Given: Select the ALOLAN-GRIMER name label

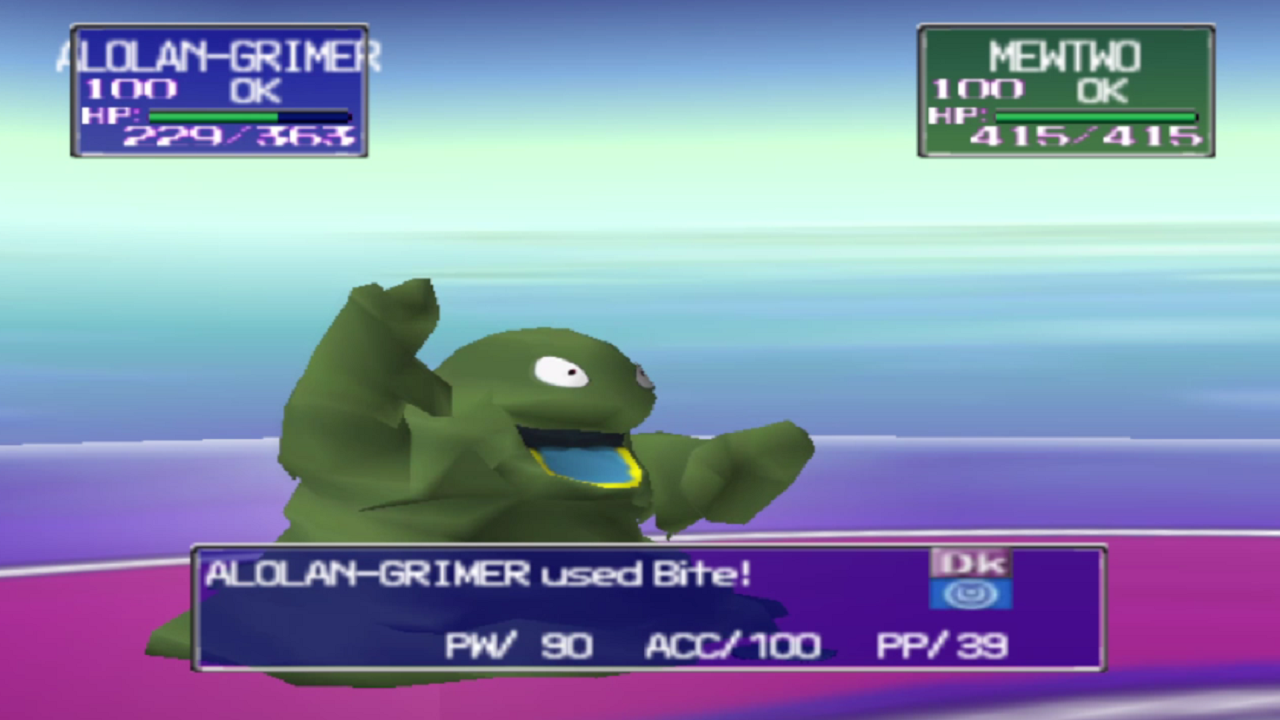Looking at the screenshot, I should 222,55.
